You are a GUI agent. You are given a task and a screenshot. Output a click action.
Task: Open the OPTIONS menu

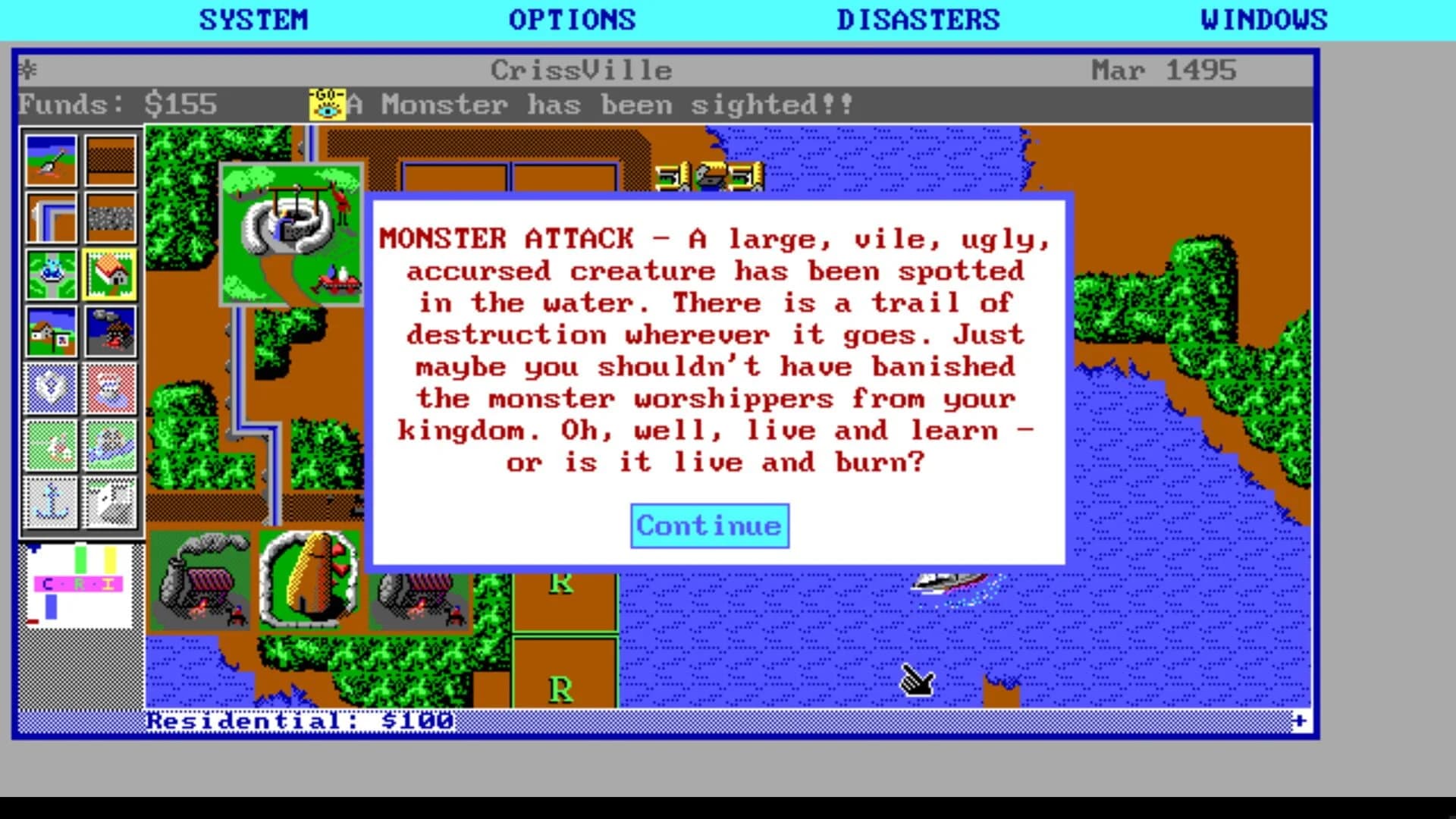point(573,19)
